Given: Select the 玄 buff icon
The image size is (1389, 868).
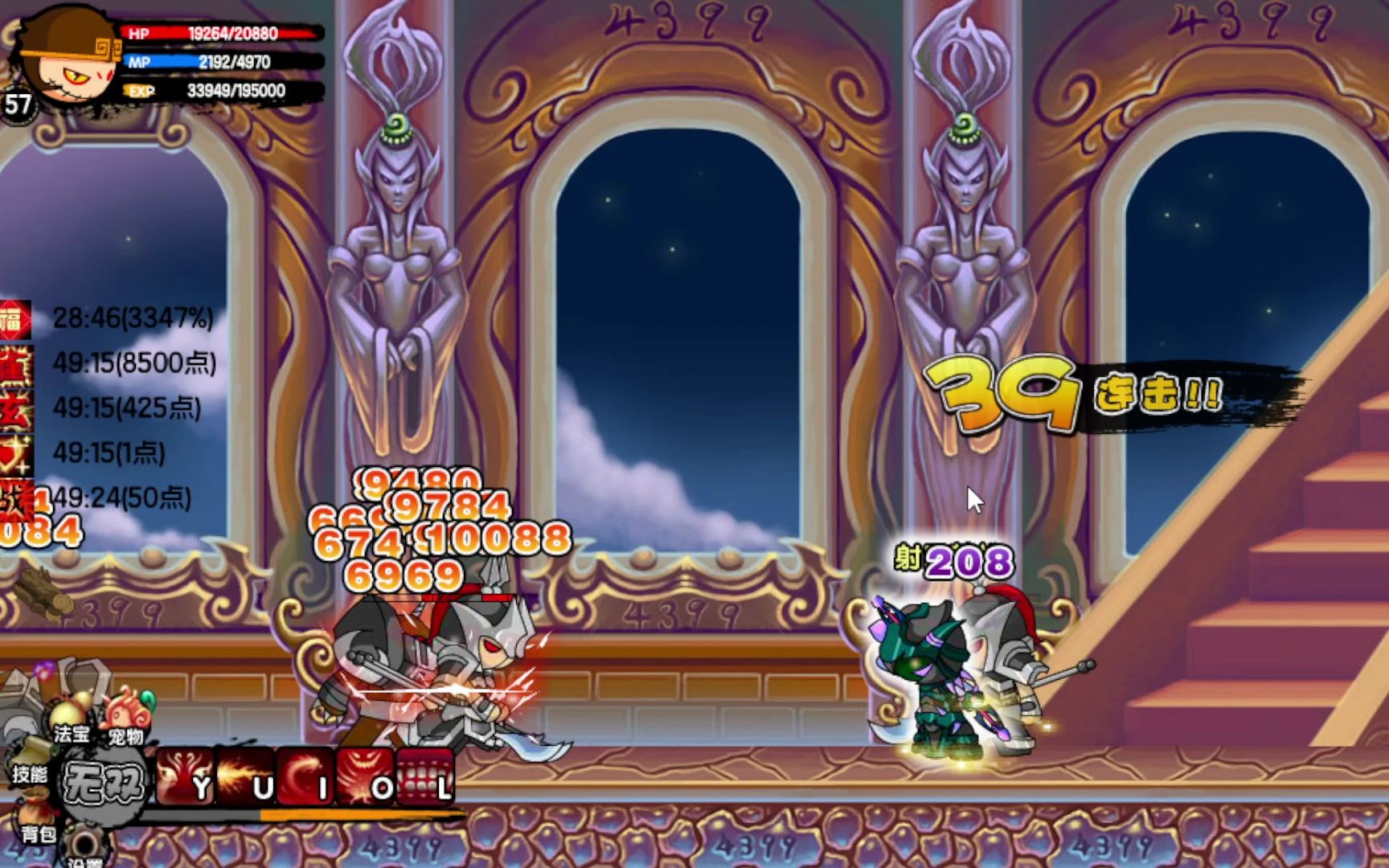Looking at the screenshot, I should tap(14, 409).
